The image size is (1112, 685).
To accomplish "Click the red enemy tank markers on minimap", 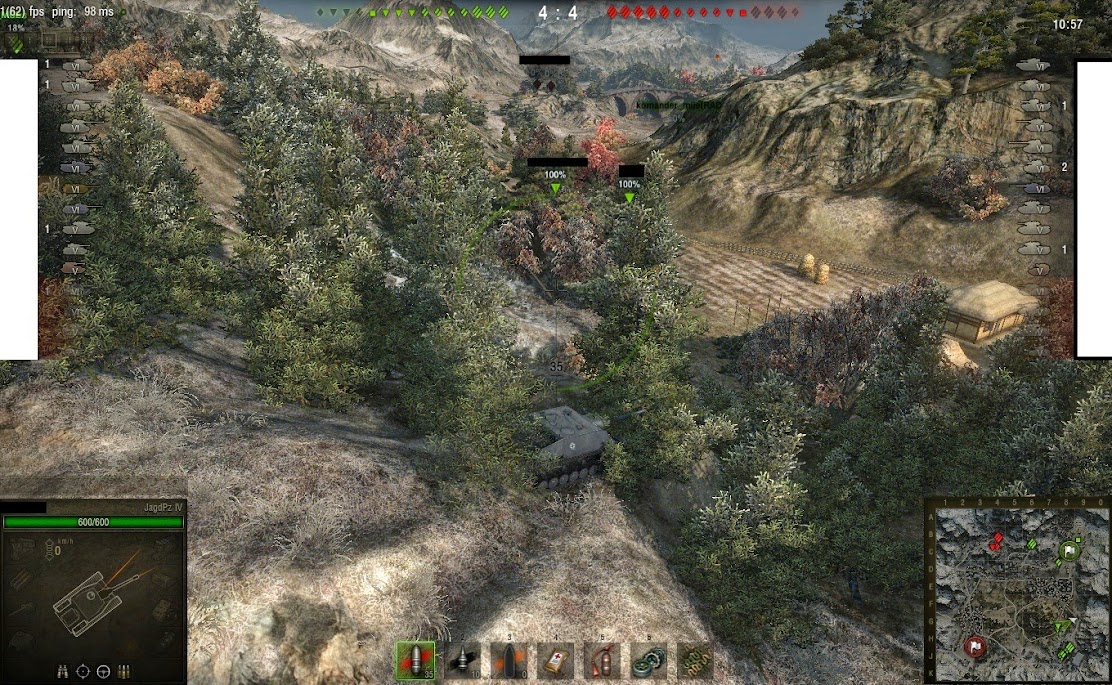I will [996, 542].
